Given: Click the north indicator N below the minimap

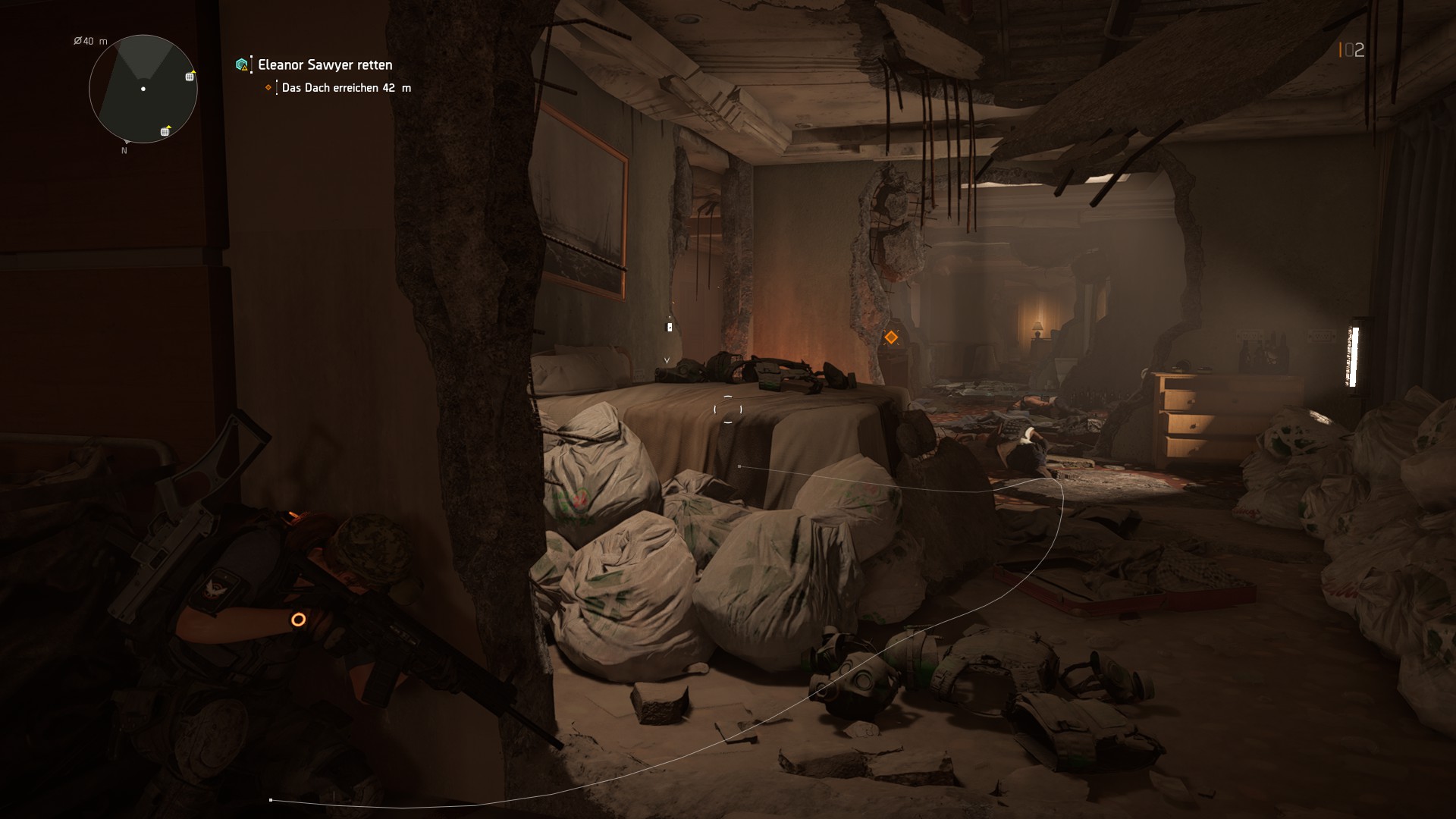Looking at the screenshot, I should click(x=124, y=151).
